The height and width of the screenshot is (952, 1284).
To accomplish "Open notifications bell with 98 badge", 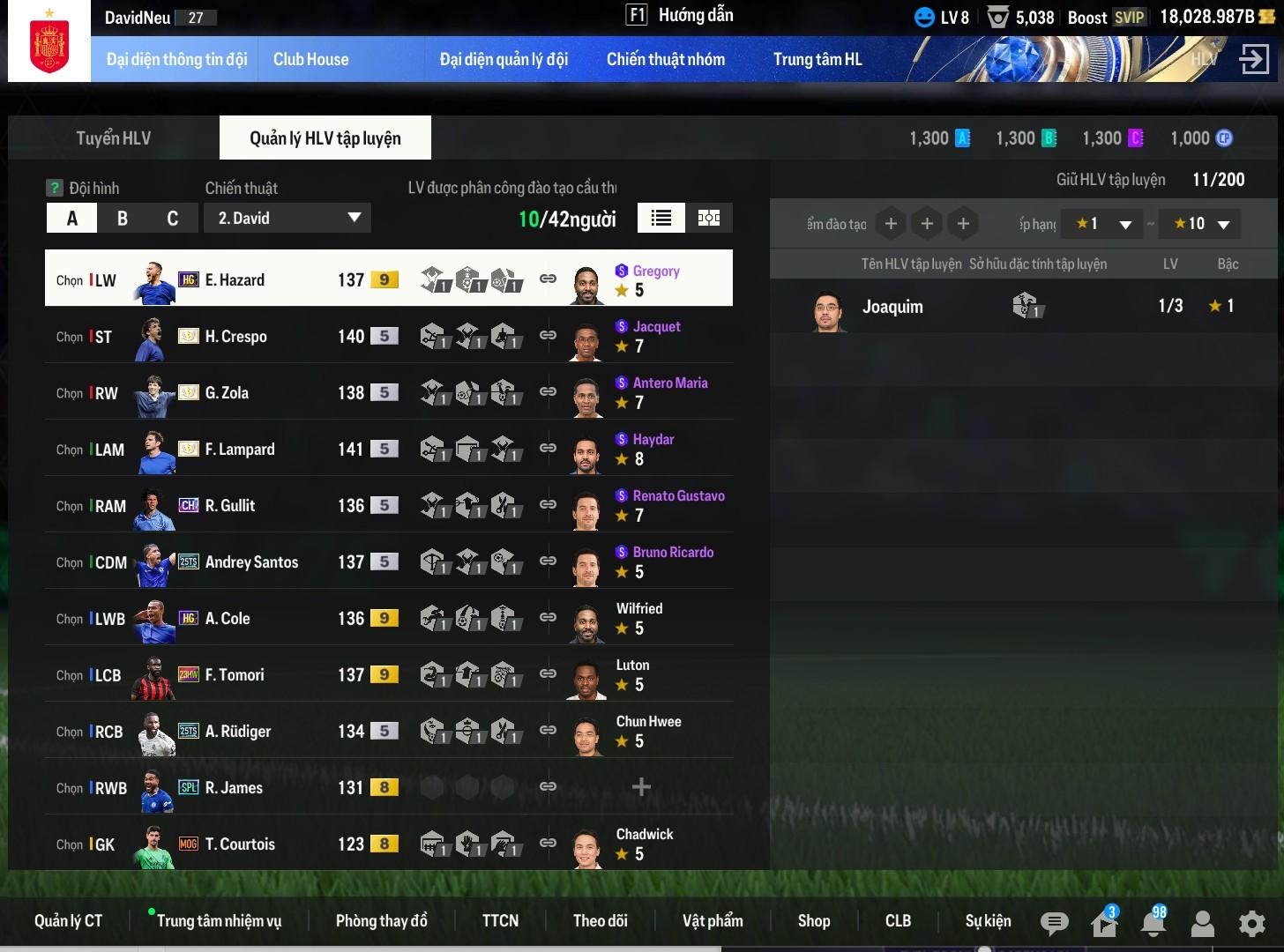I will 1153,923.
